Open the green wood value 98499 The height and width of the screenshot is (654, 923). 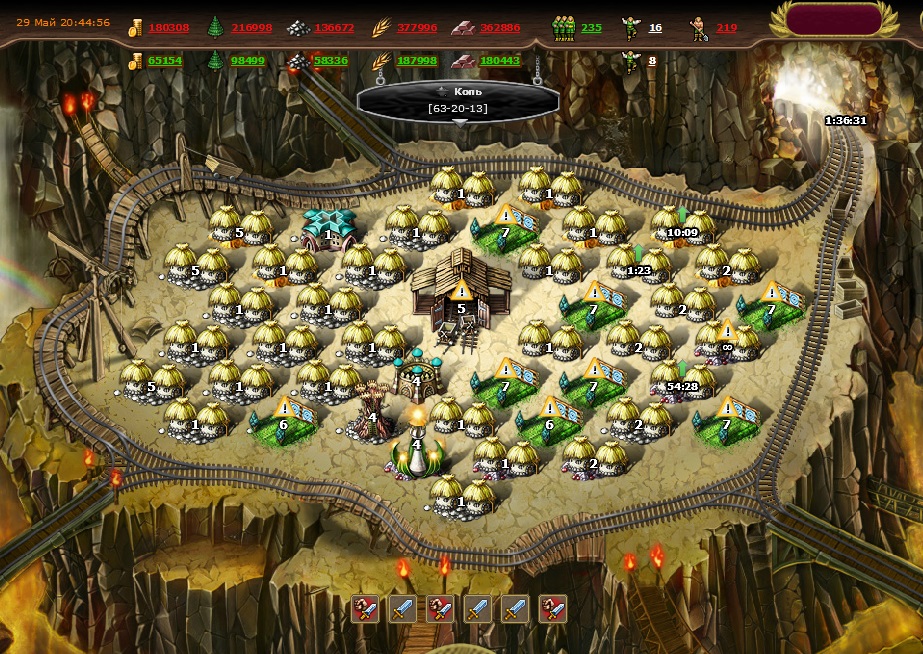point(248,61)
